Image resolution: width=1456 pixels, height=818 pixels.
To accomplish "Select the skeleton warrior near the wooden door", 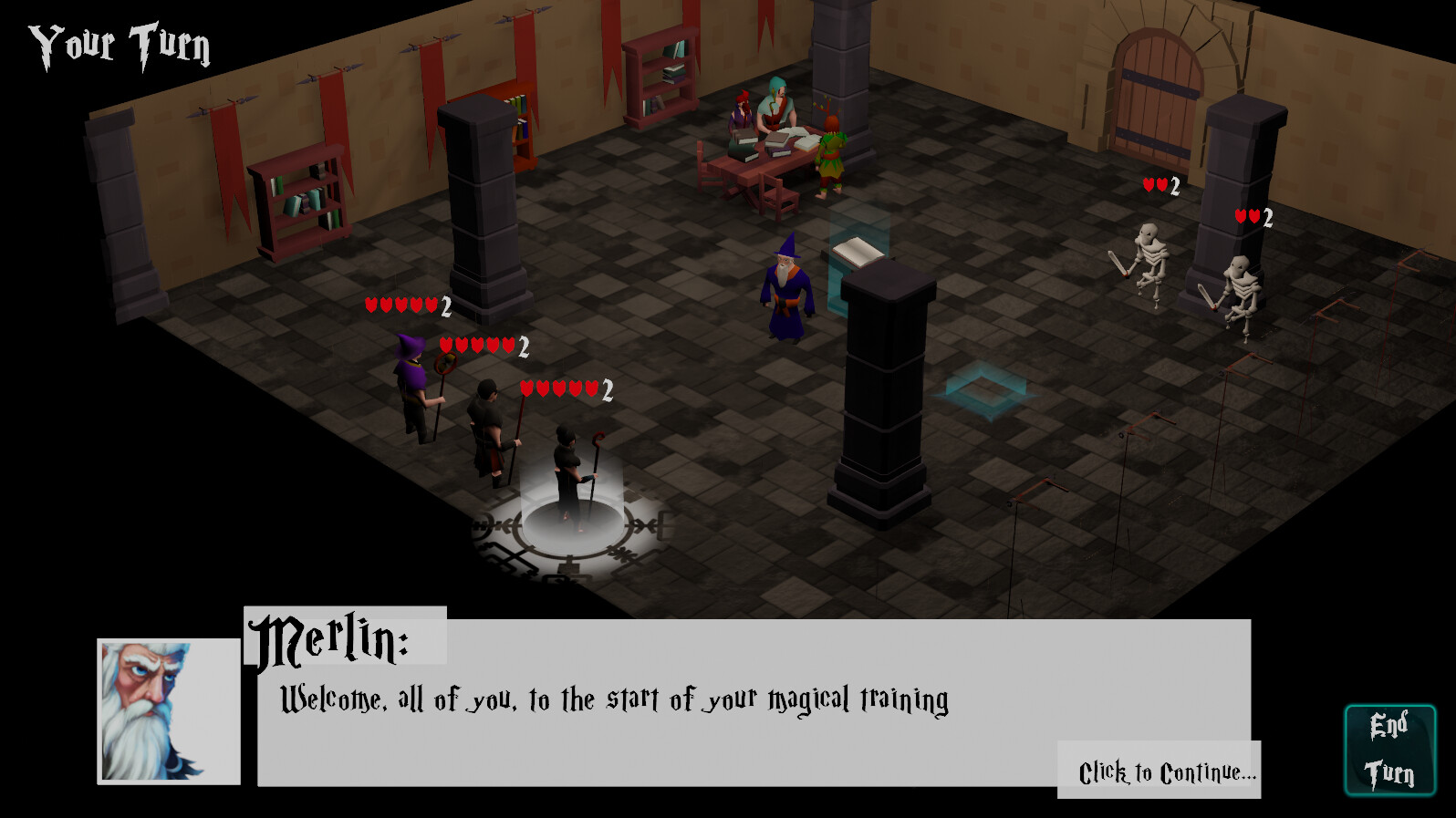I will coord(1150,264).
